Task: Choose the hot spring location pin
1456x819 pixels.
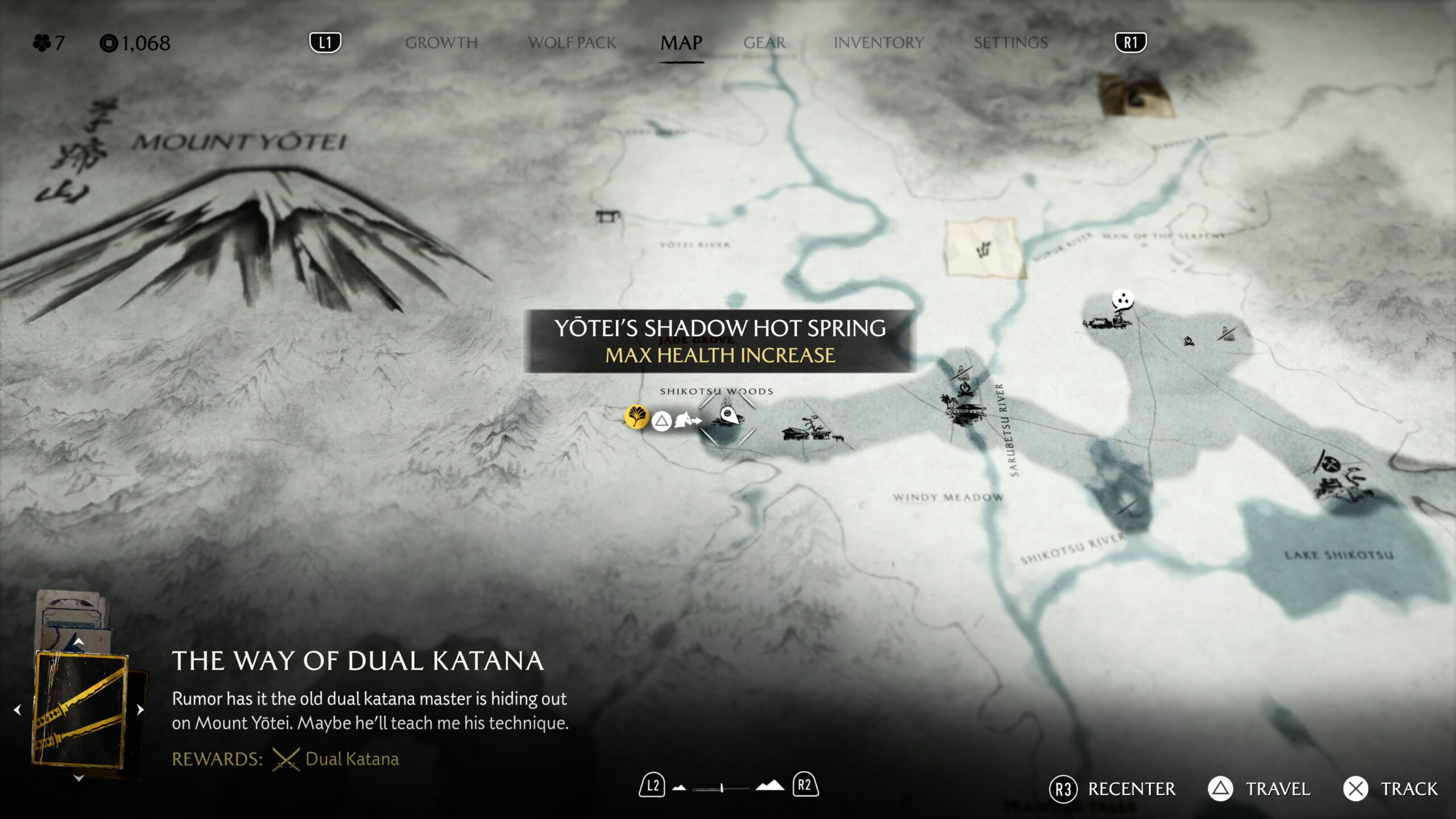Action: (729, 416)
